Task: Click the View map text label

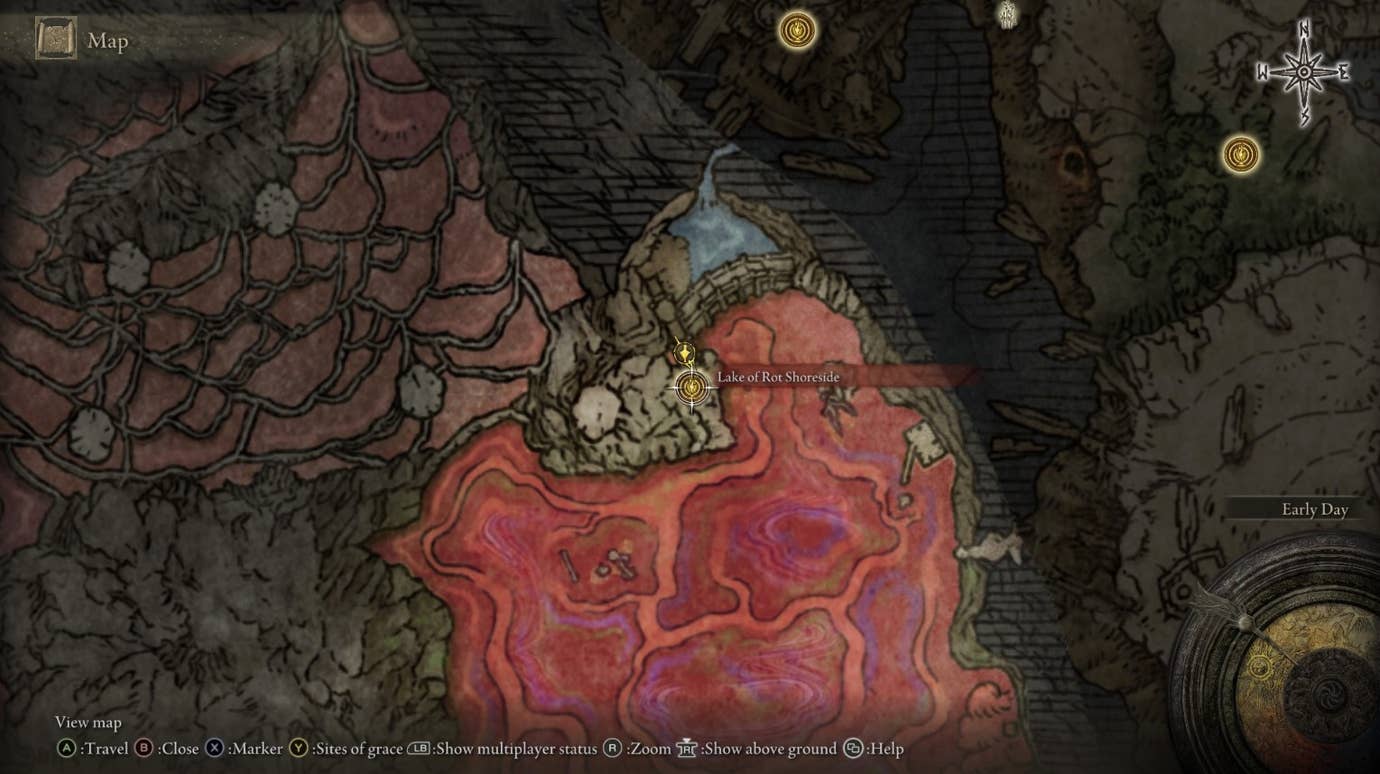Action: [x=88, y=722]
